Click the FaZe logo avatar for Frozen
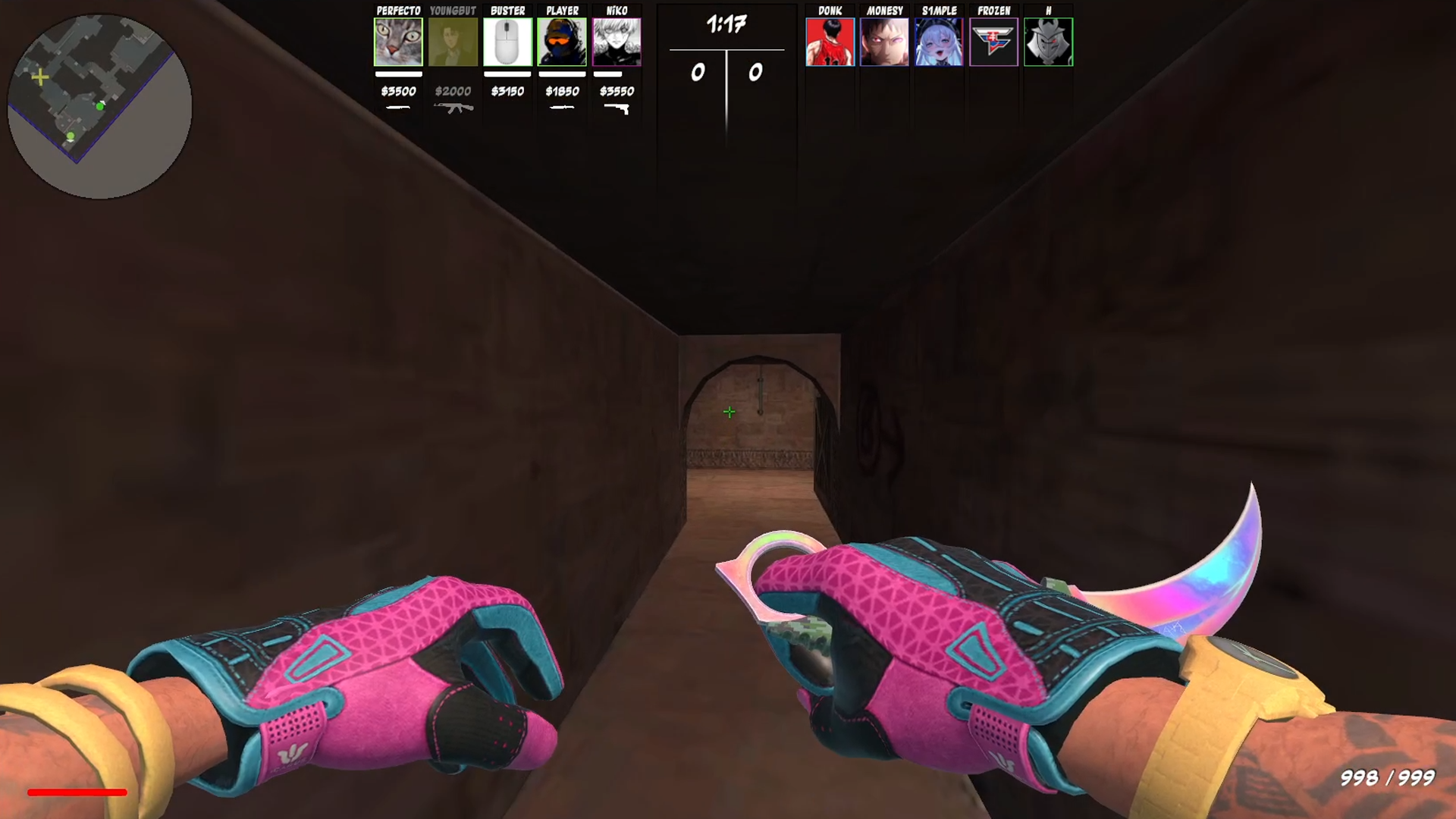Viewport: 1456px width, 819px height. point(993,41)
